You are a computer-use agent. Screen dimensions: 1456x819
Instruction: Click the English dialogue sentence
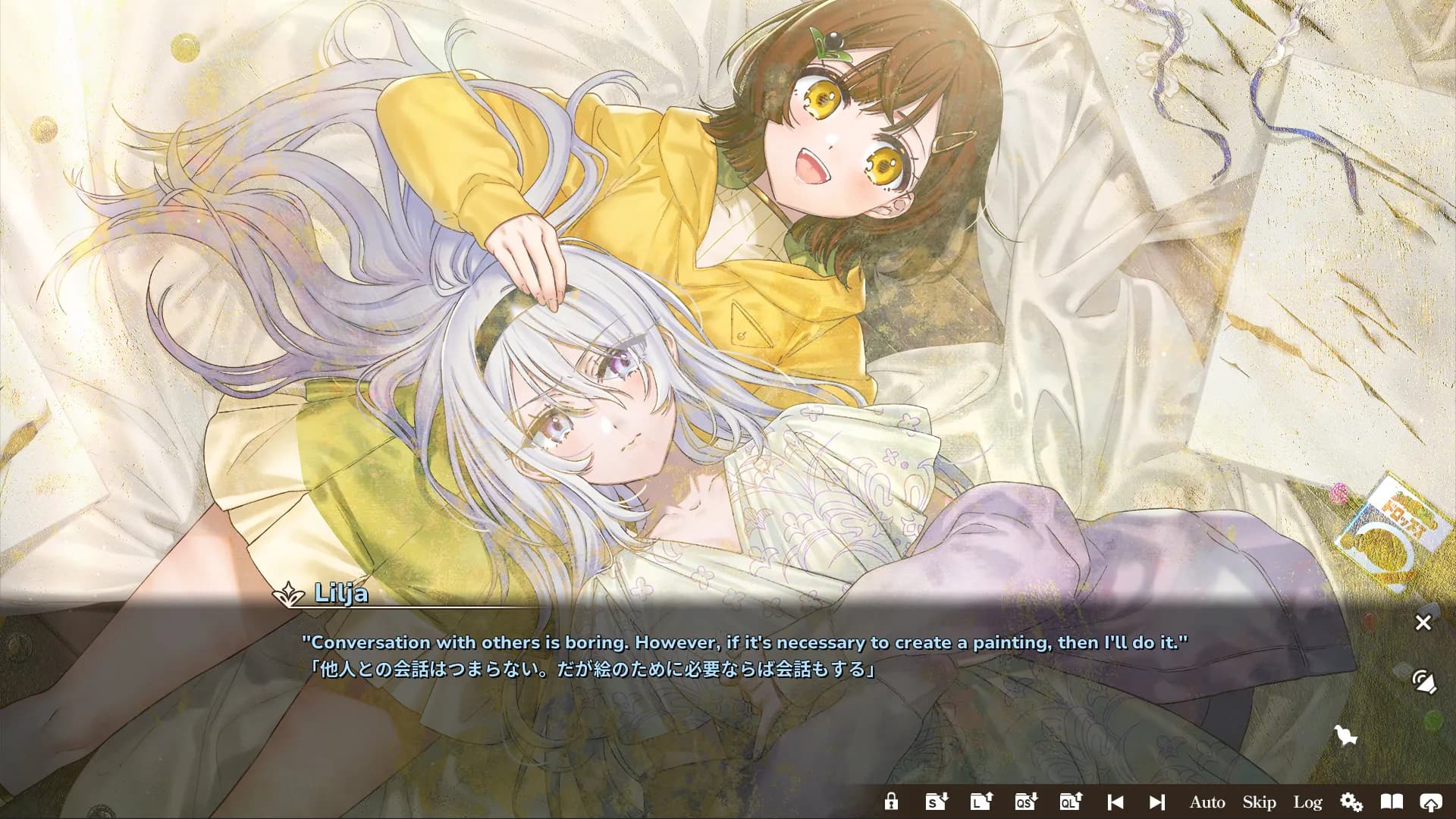click(x=745, y=641)
